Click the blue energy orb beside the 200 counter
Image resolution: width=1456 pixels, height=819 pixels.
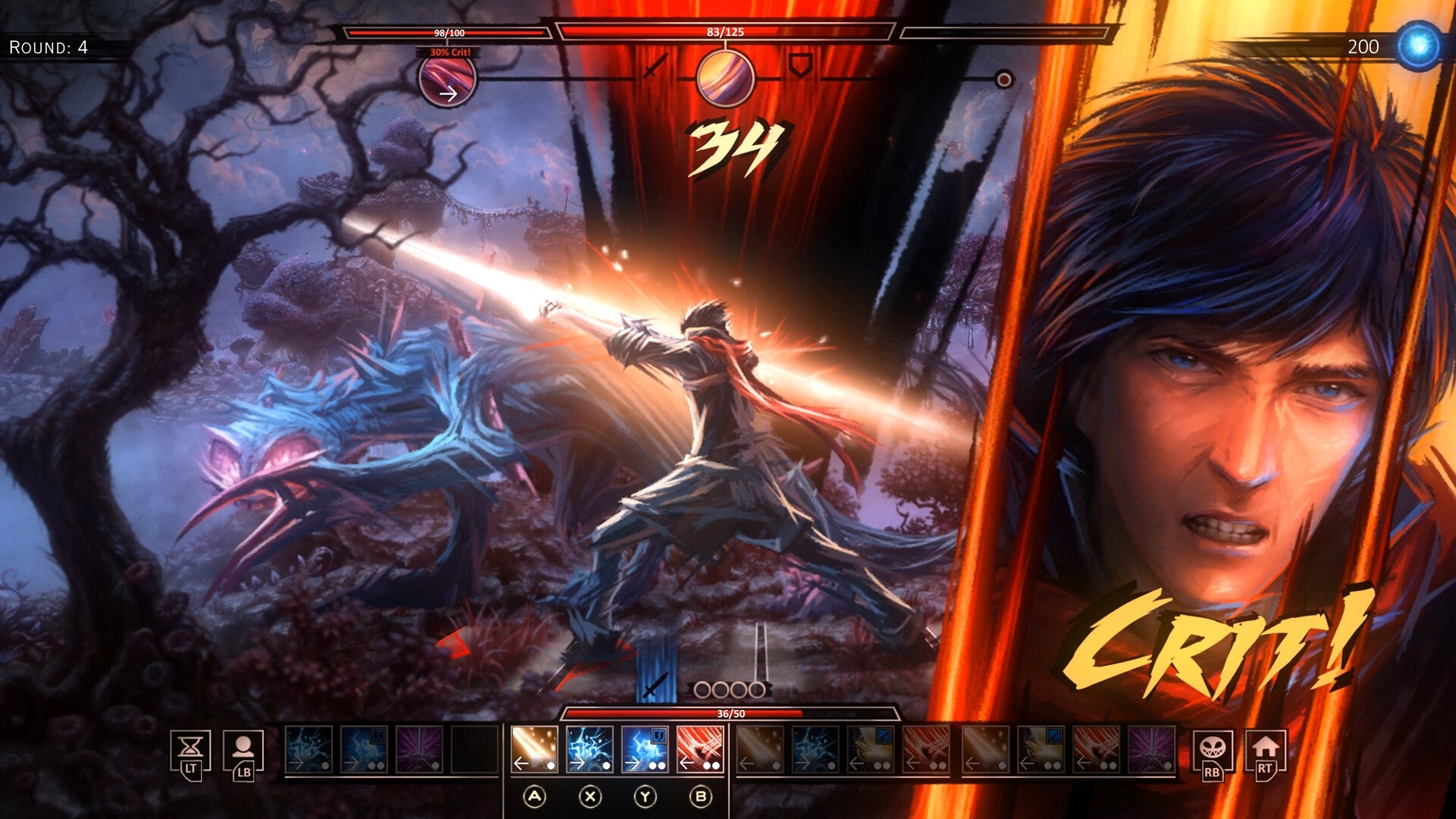(x=1418, y=45)
